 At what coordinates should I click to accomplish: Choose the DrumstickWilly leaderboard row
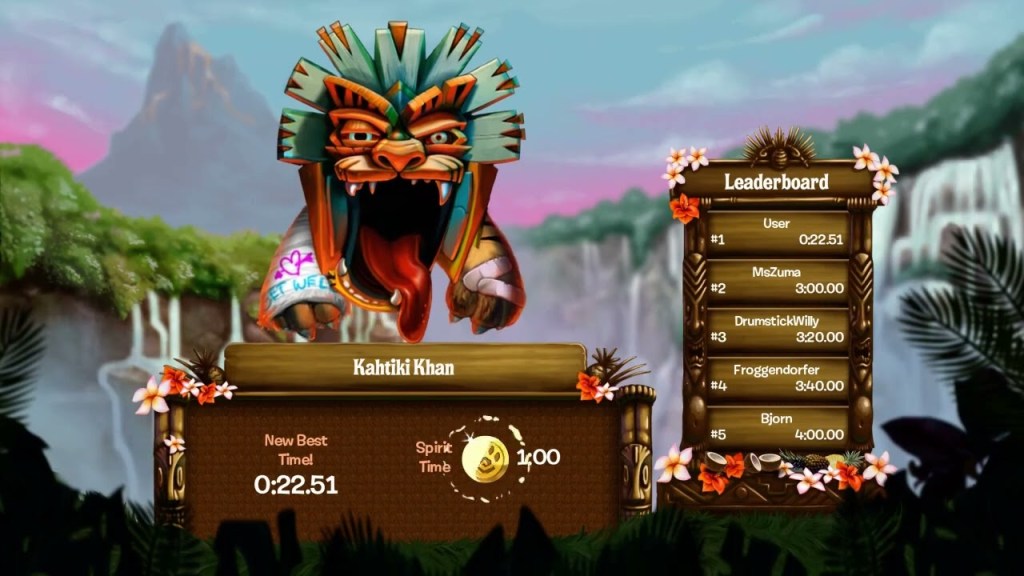click(x=777, y=328)
